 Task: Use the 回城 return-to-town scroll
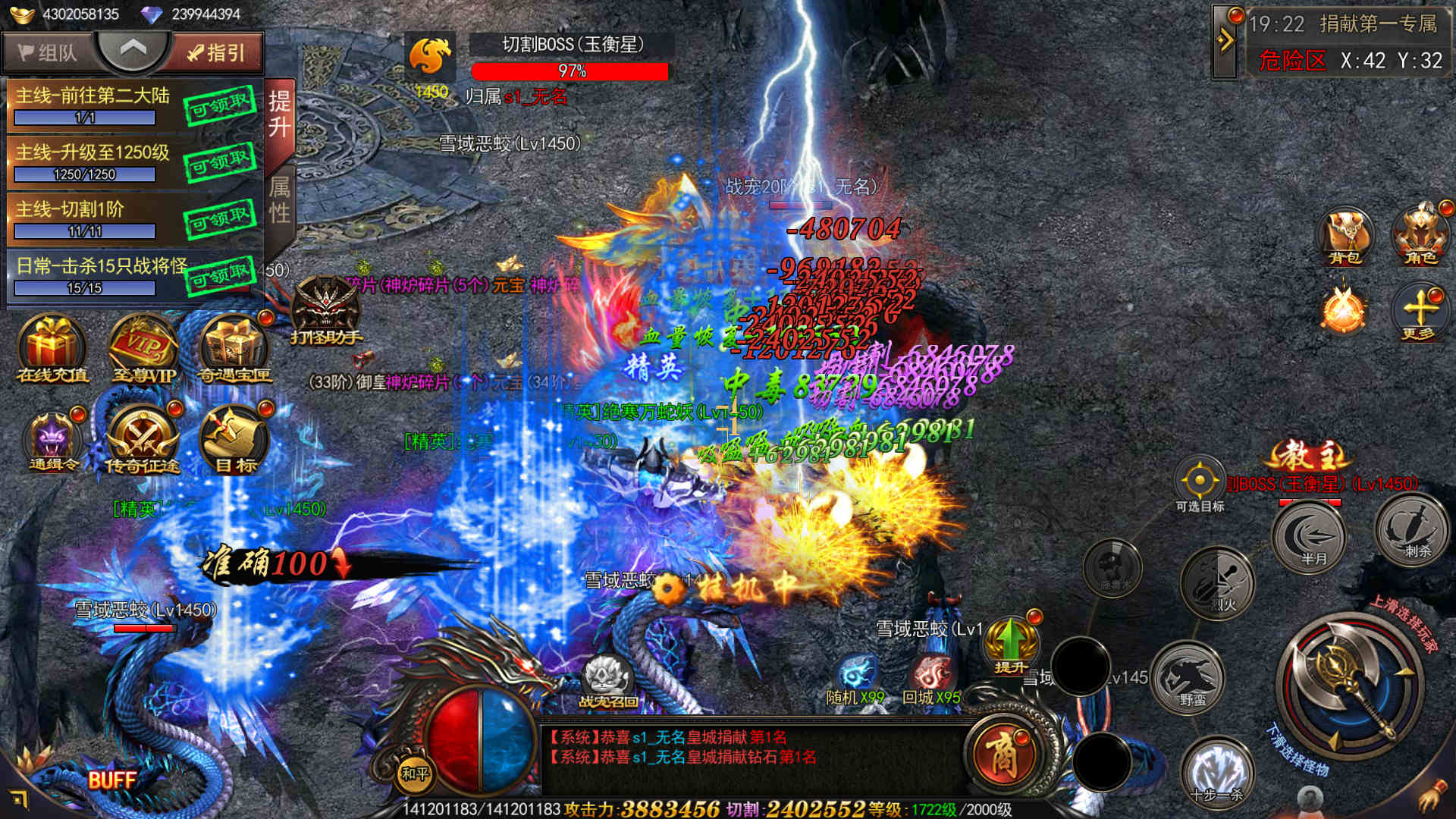point(931,679)
